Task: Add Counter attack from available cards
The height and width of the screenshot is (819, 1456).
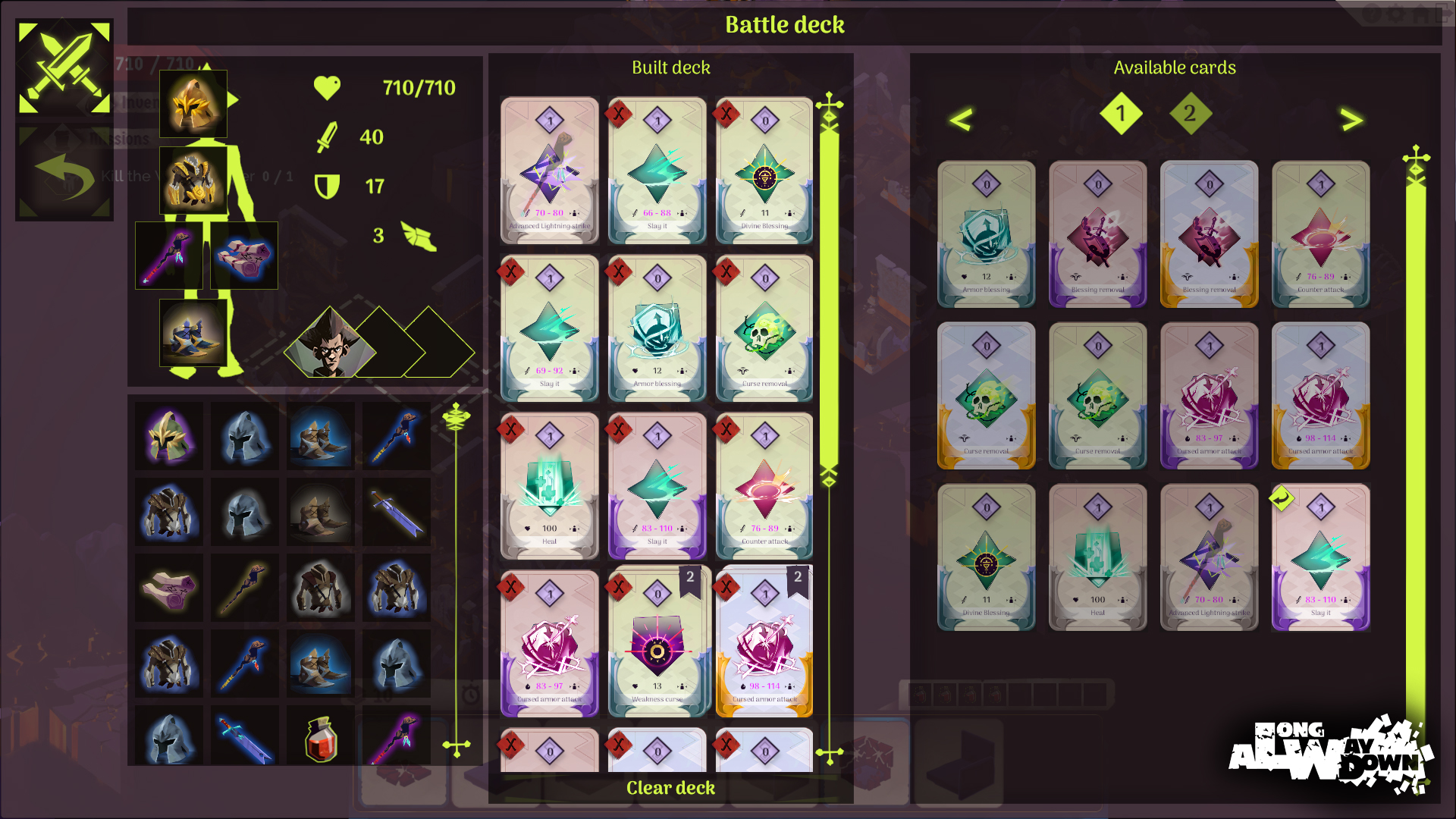Action: click(1320, 234)
